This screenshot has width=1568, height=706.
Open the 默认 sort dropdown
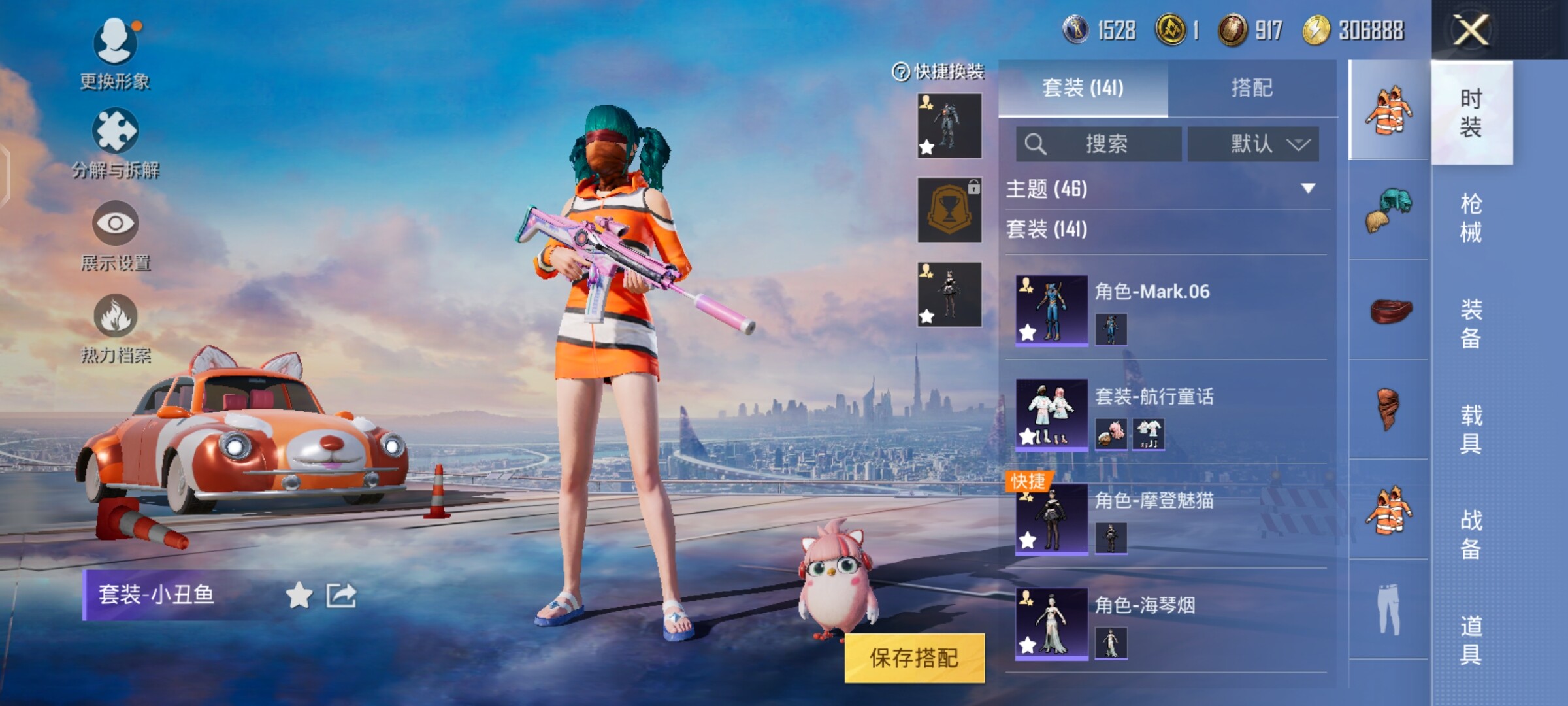click(x=1253, y=144)
